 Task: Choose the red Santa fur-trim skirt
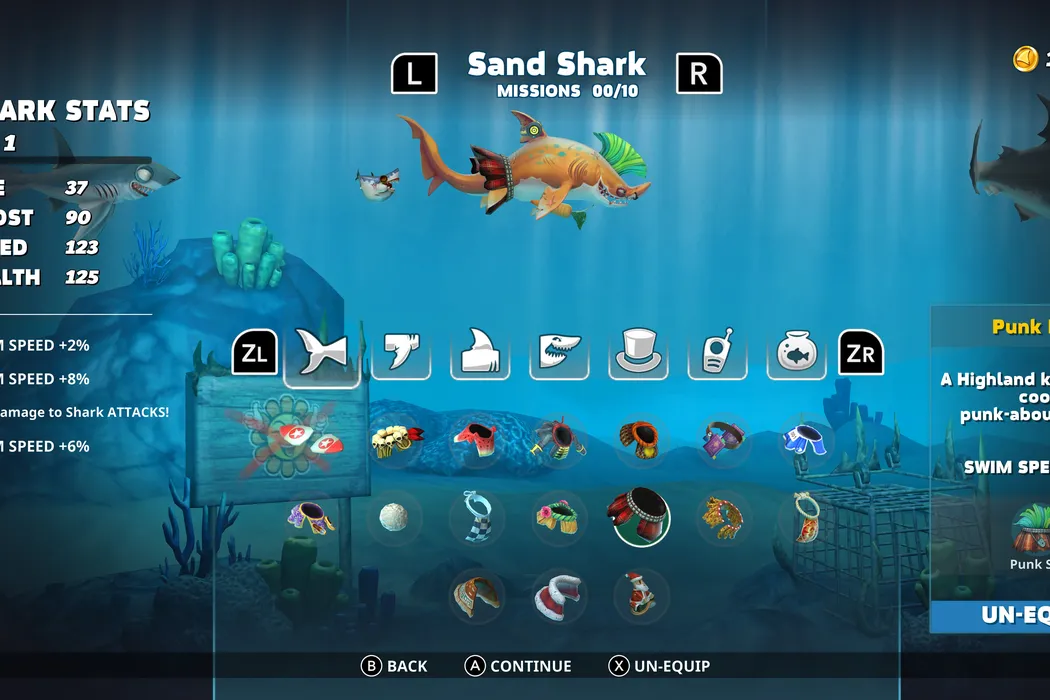point(558,596)
